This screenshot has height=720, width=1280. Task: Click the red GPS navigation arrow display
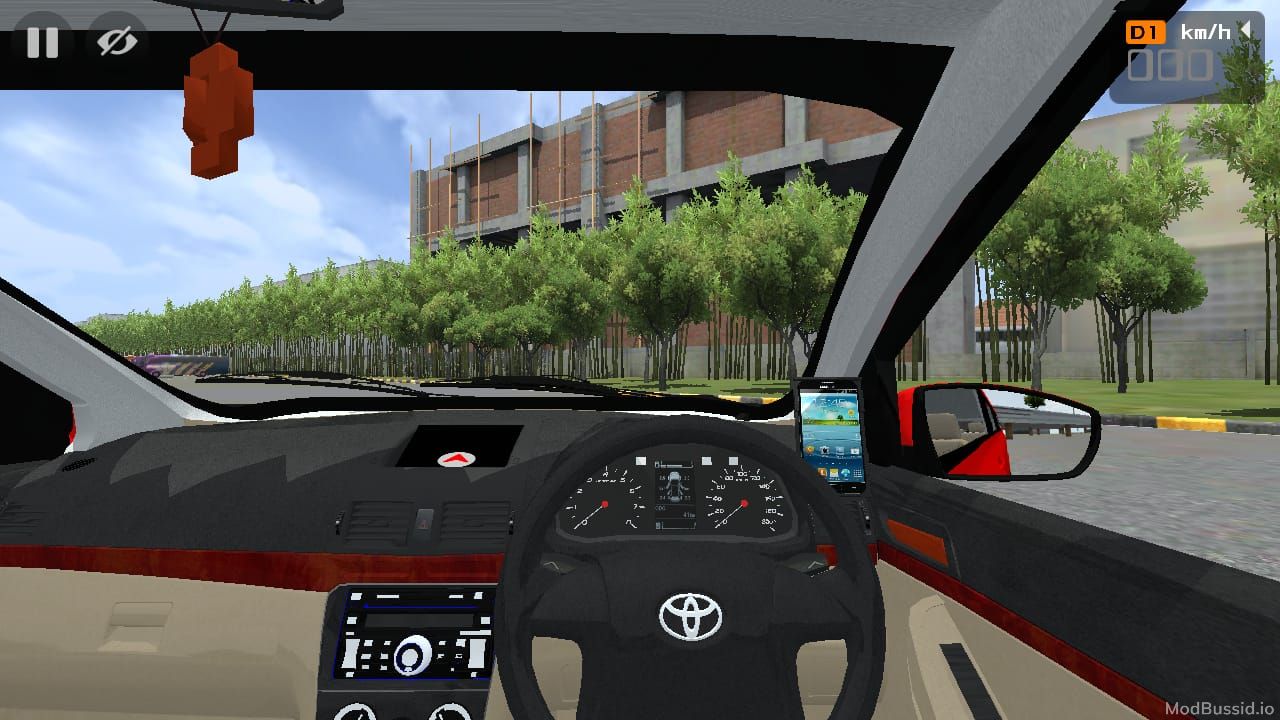tap(455, 458)
